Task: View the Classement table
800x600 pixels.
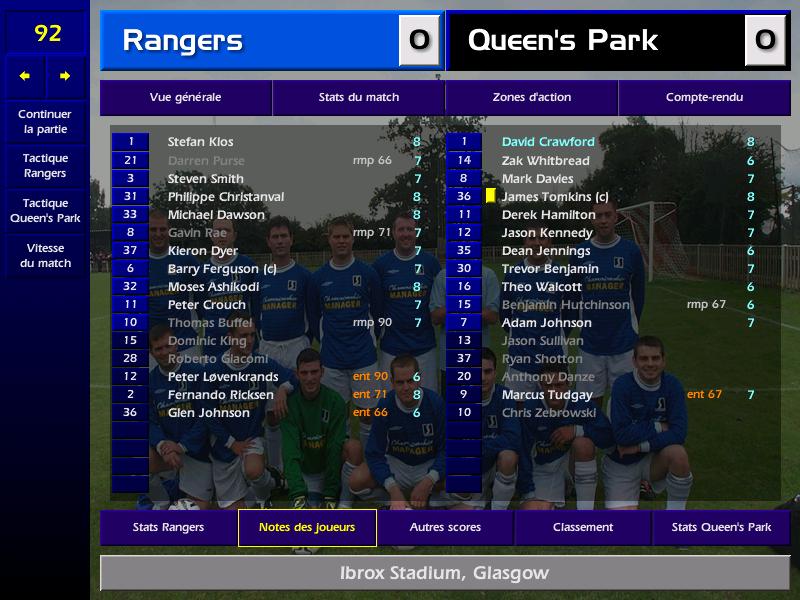Action: coord(583,527)
